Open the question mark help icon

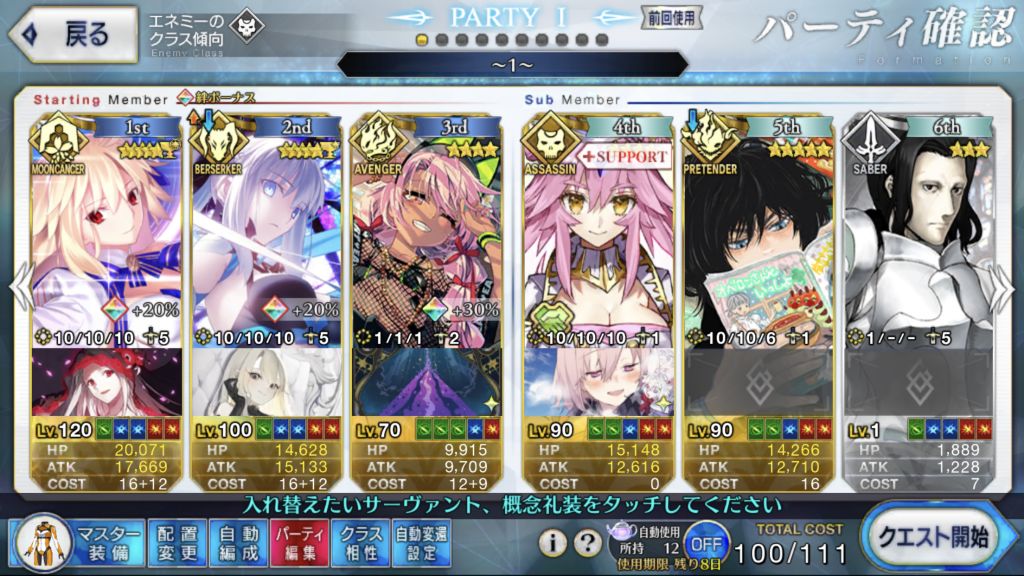tap(590, 543)
